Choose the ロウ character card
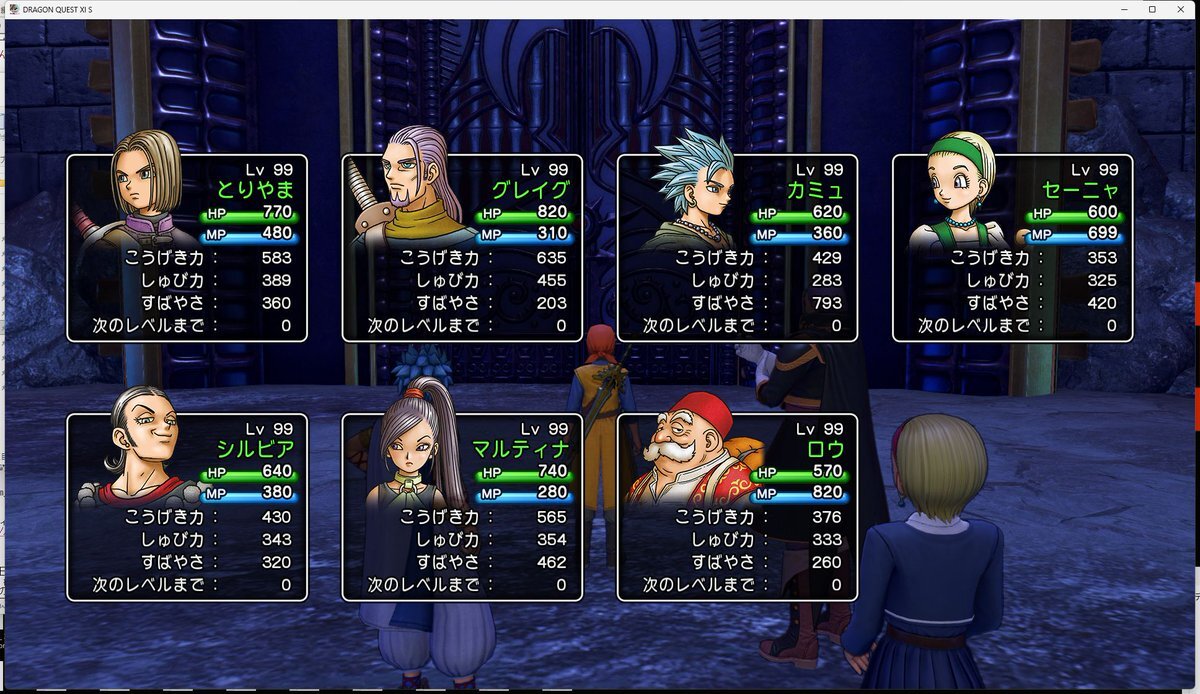This screenshot has height=694, width=1200. (737, 507)
